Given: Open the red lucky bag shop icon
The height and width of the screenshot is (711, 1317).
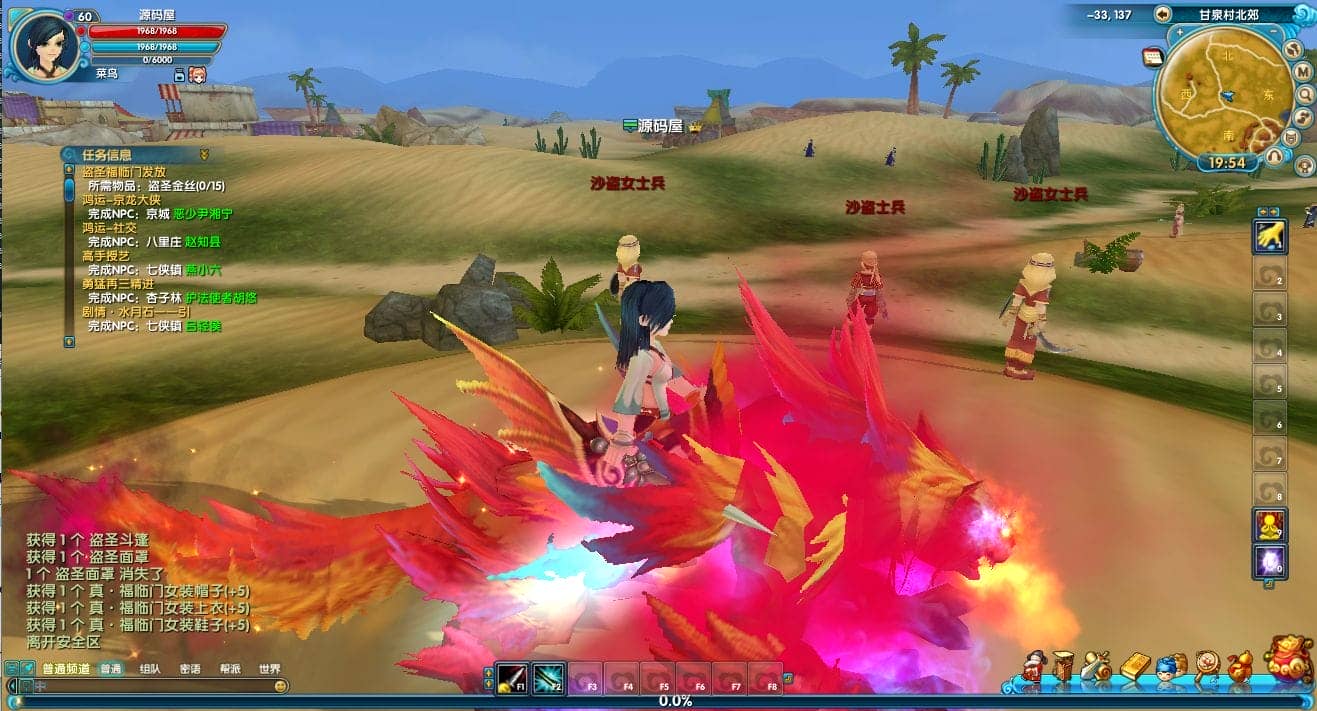Looking at the screenshot, I should (1289, 660).
